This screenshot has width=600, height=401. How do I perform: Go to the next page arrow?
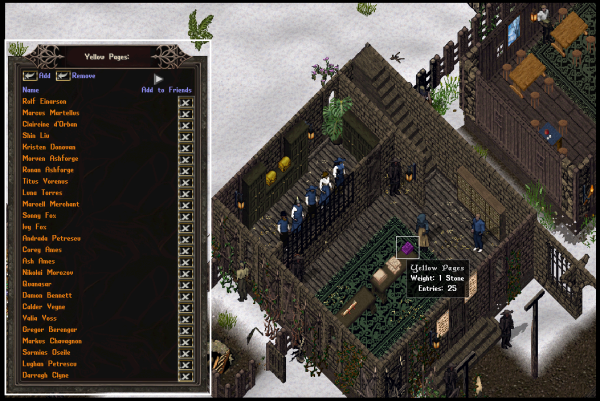[x=158, y=77]
